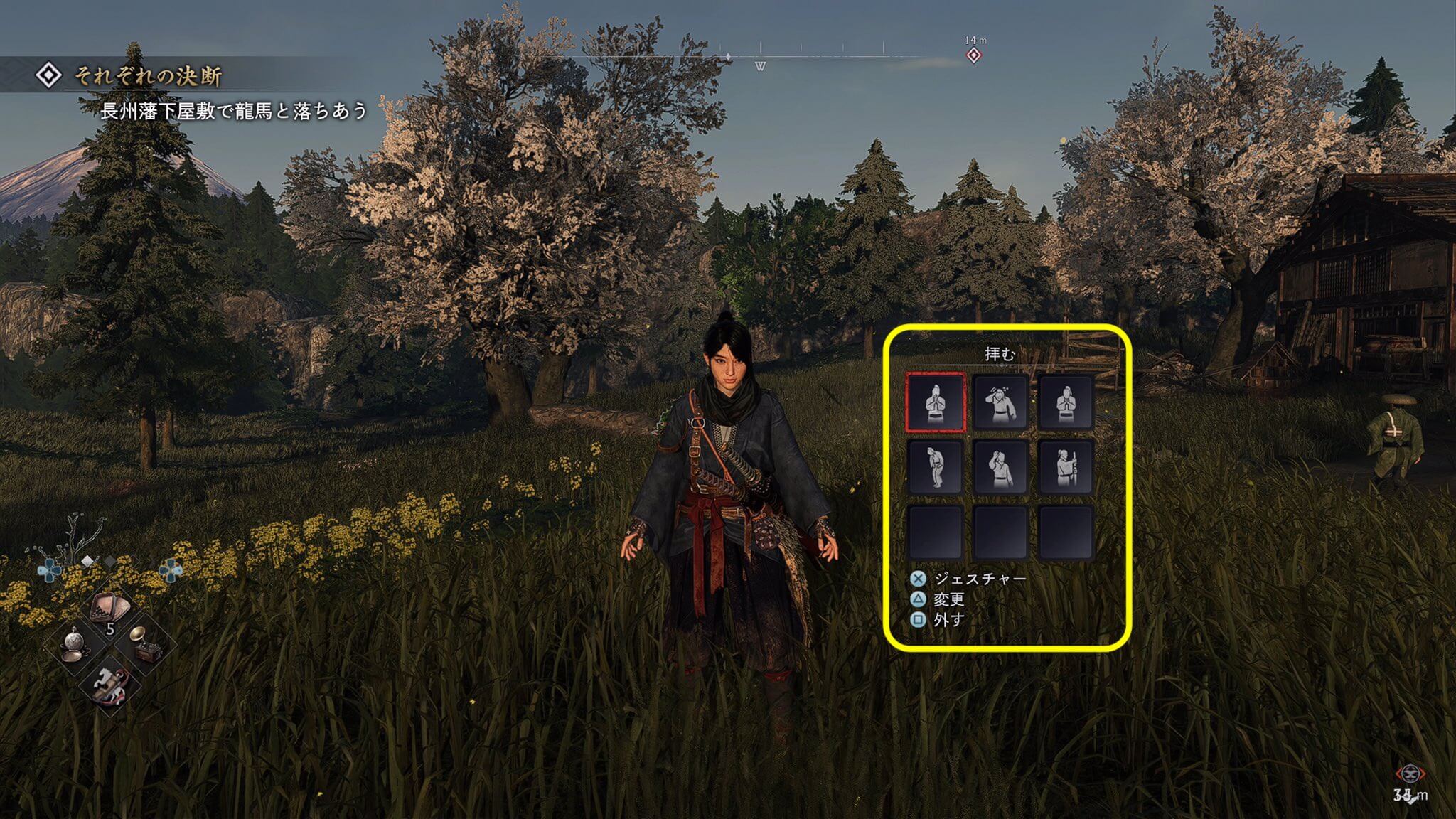The height and width of the screenshot is (819, 1456).
Task: Choose the dizzy head-scratching gesture
Action: pyautogui.click(x=1000, y=402)
